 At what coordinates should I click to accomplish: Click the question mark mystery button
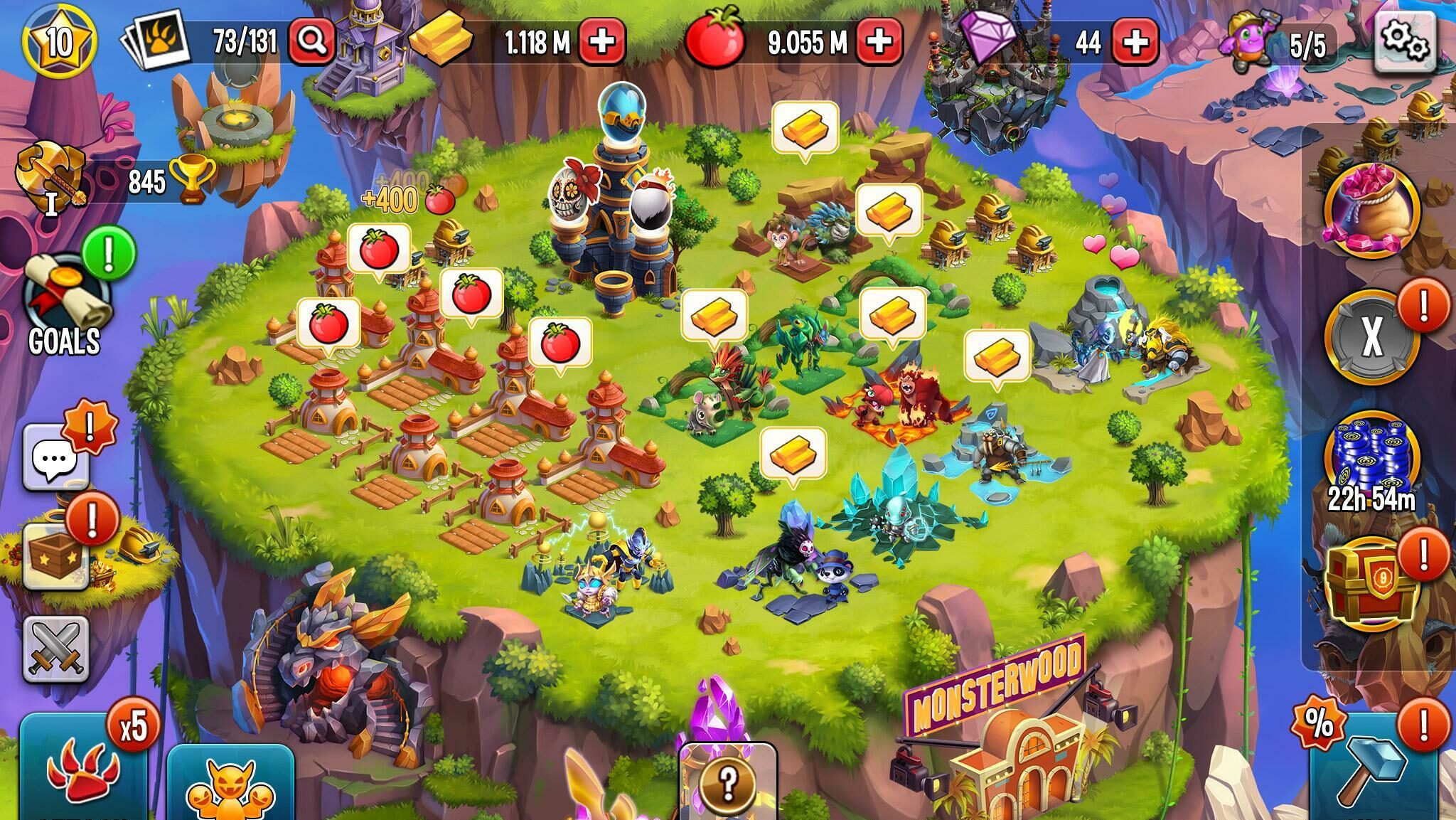727,782
